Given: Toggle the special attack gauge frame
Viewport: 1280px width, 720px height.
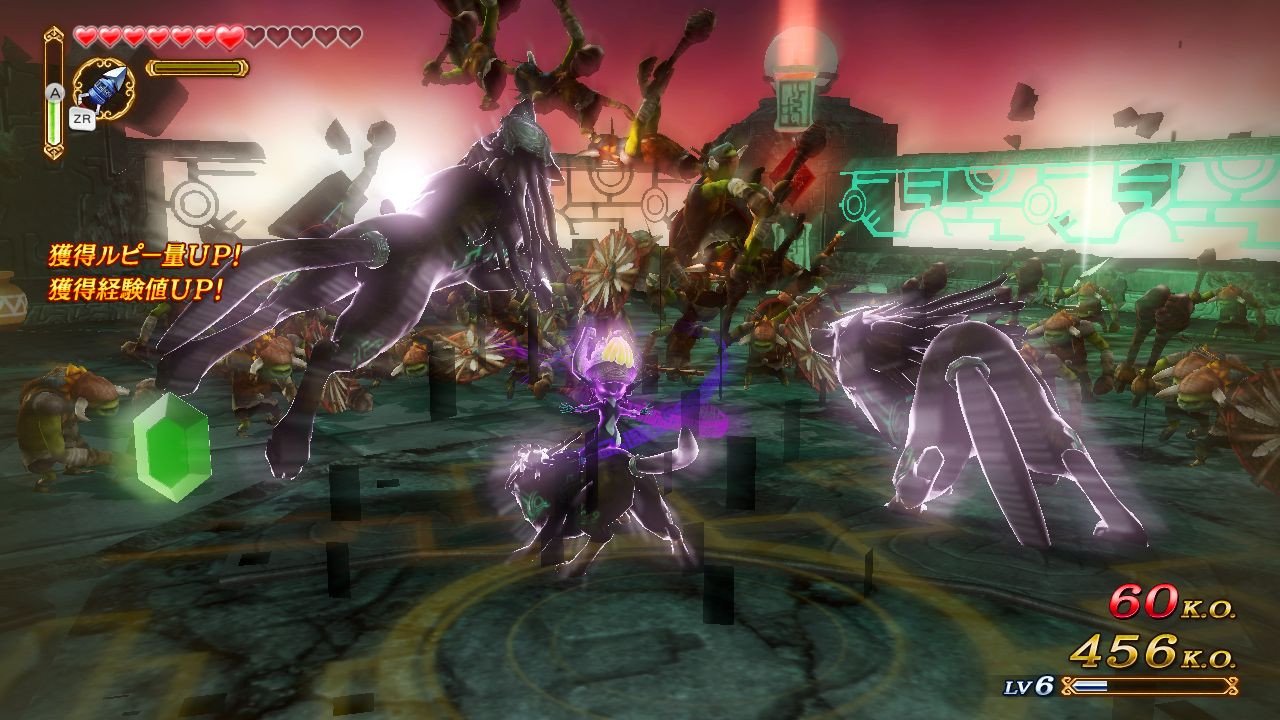Looking at the screenshot, I should pyautogui.click(x=197, y=67).
